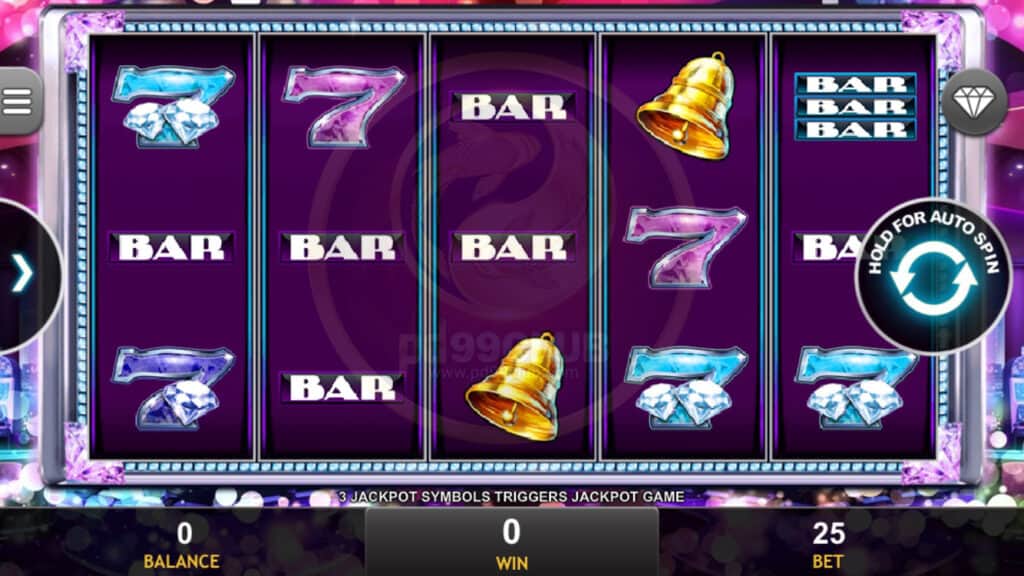This screenshot has width=1024, height=576.
Task: Expand the side panel arrow
Action: point(22,274)
